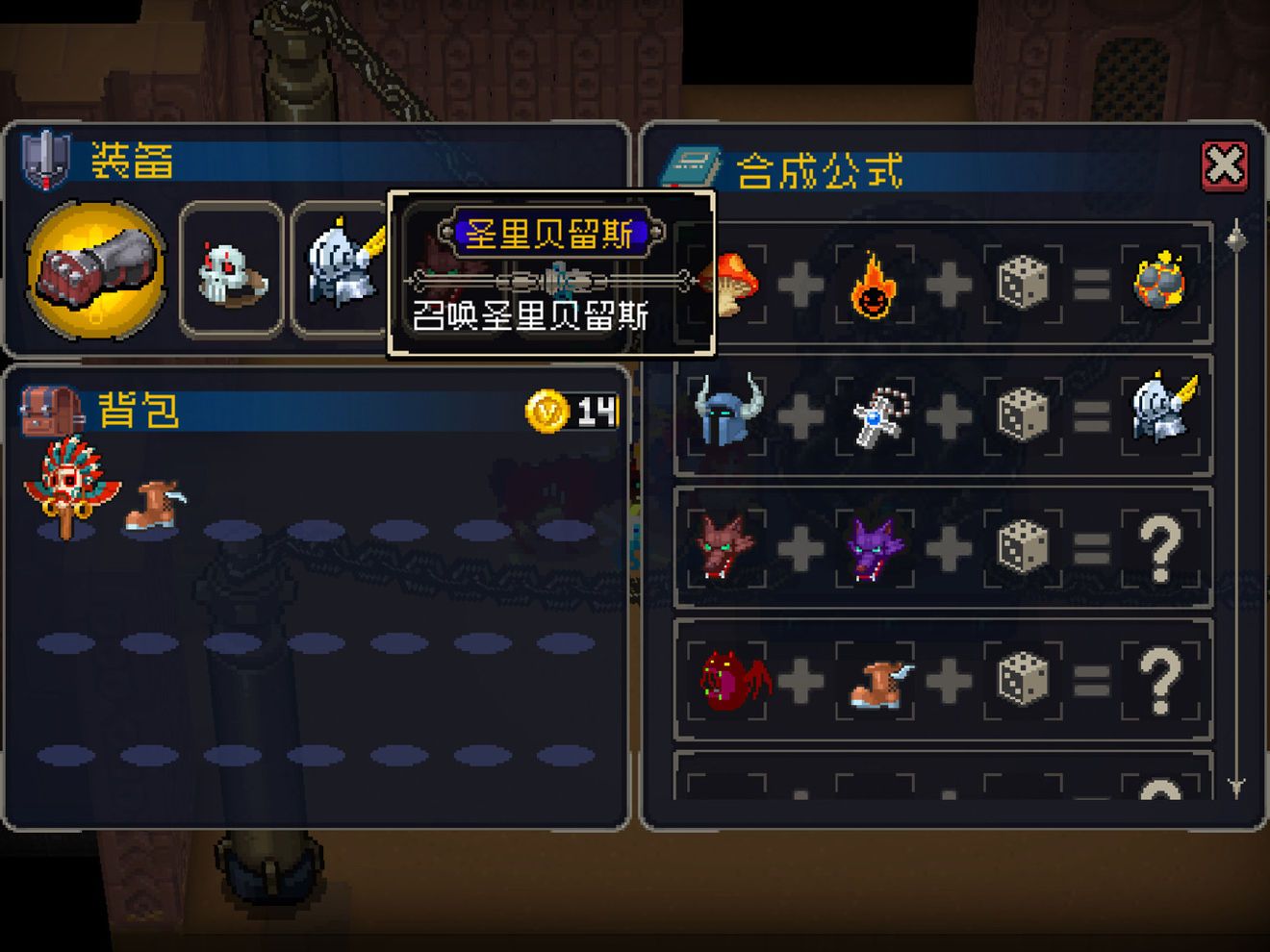Select the equipped skull item slot
Viewport: 1270px width, 952px height.
pos(231,270)
